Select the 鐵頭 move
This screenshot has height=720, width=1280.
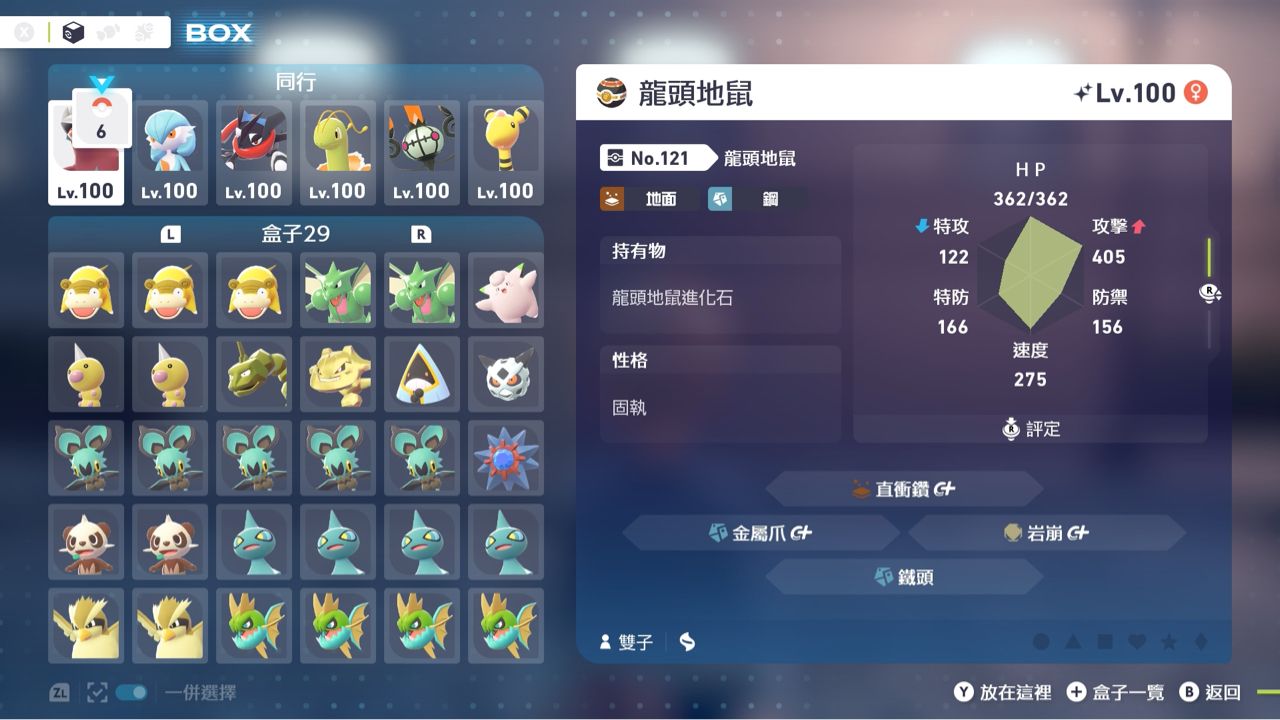coord(904,577)
